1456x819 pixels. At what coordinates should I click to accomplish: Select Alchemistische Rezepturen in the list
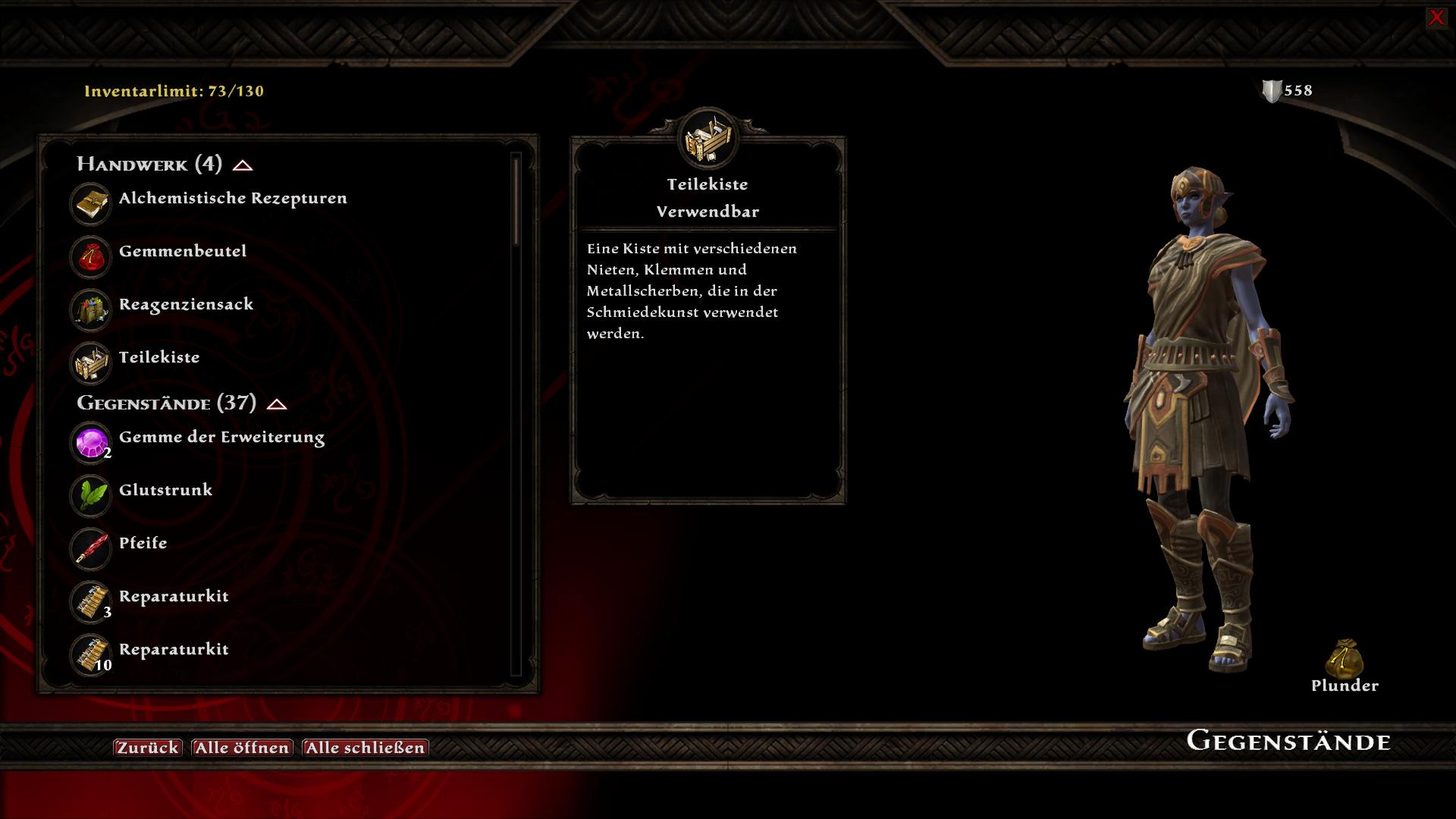click(232, 199)
